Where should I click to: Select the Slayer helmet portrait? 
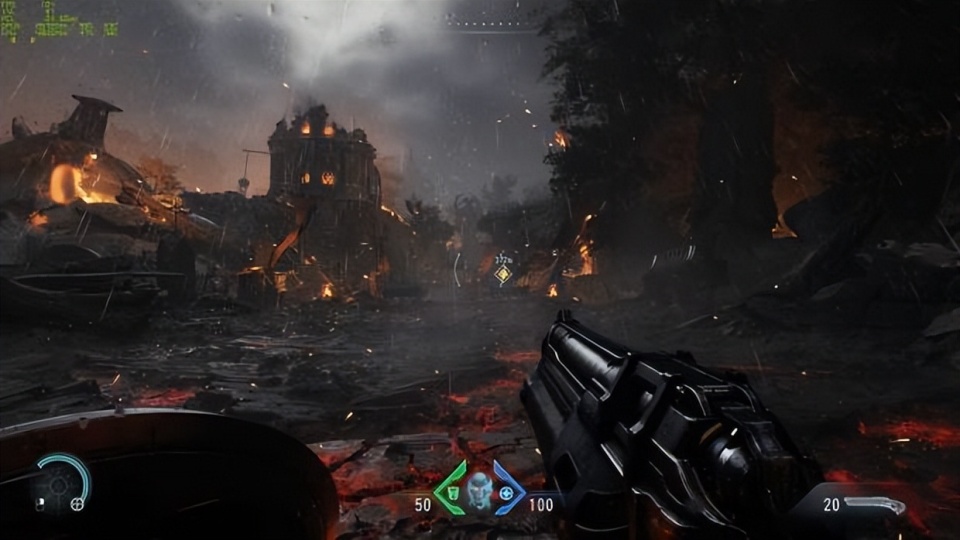pyautogui.click(x=480, y=489)
